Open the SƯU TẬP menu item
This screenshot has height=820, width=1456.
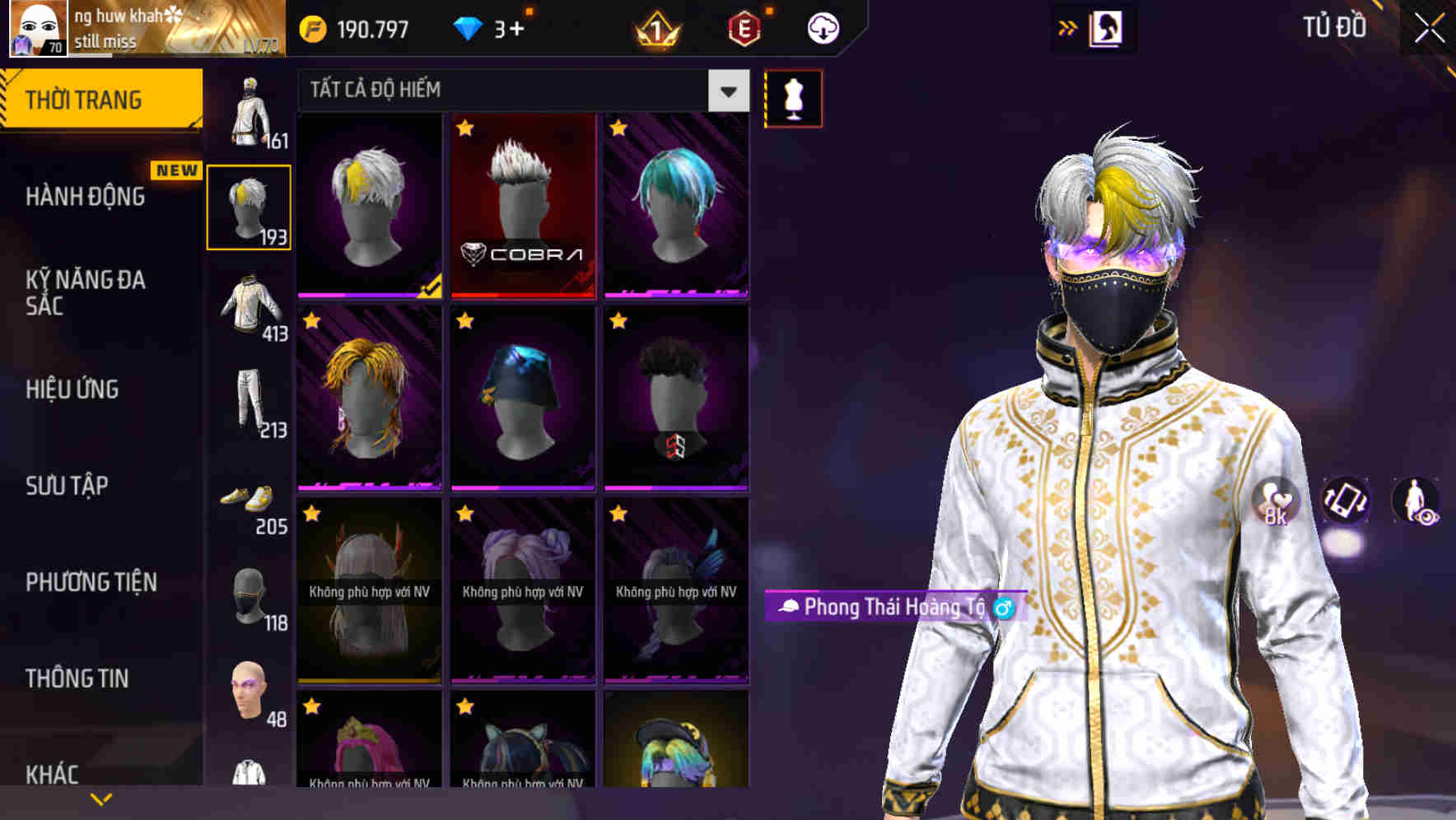click(x=68, y=487)
